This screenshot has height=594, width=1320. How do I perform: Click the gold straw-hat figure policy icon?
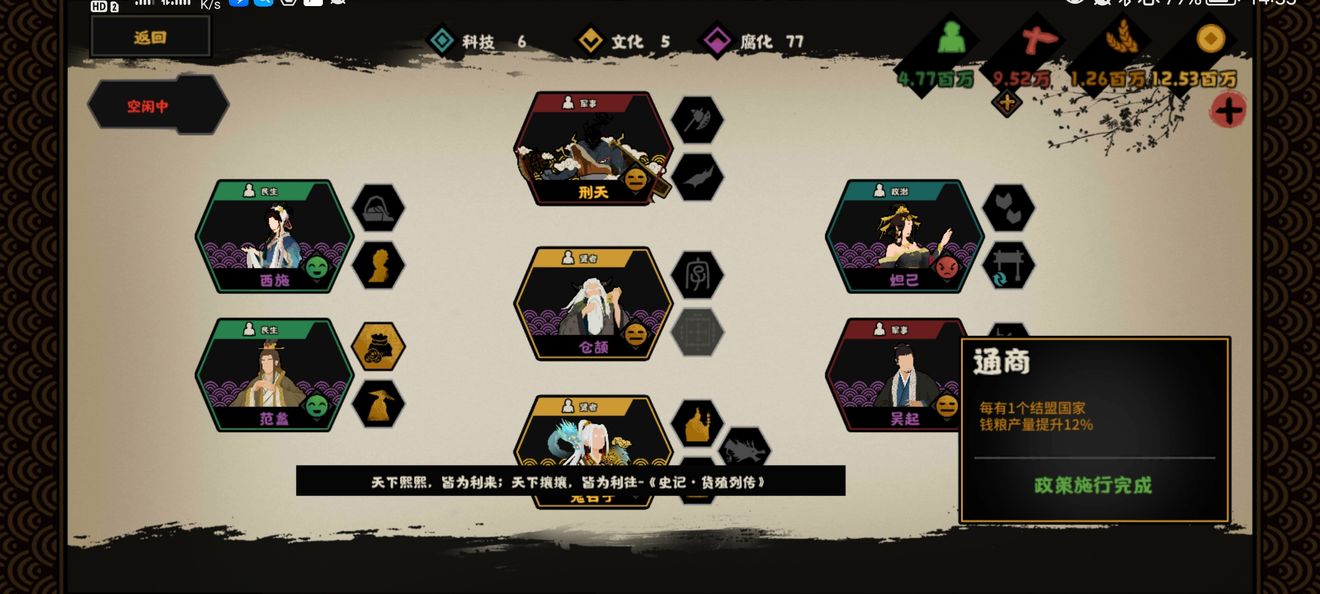click(x=378, y=403)
